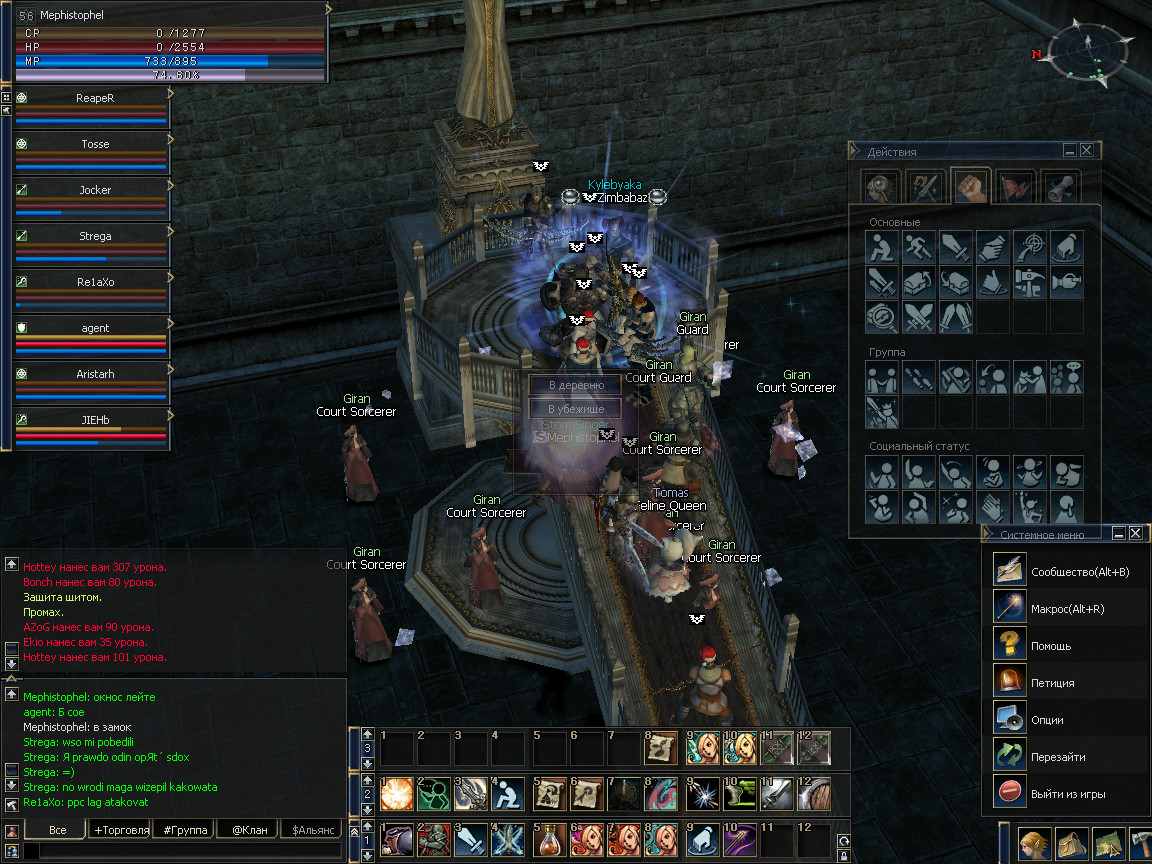Select 'Выйти из игры' to quit
Screen dimensions: 1152x864
[x=1067, y=794]
